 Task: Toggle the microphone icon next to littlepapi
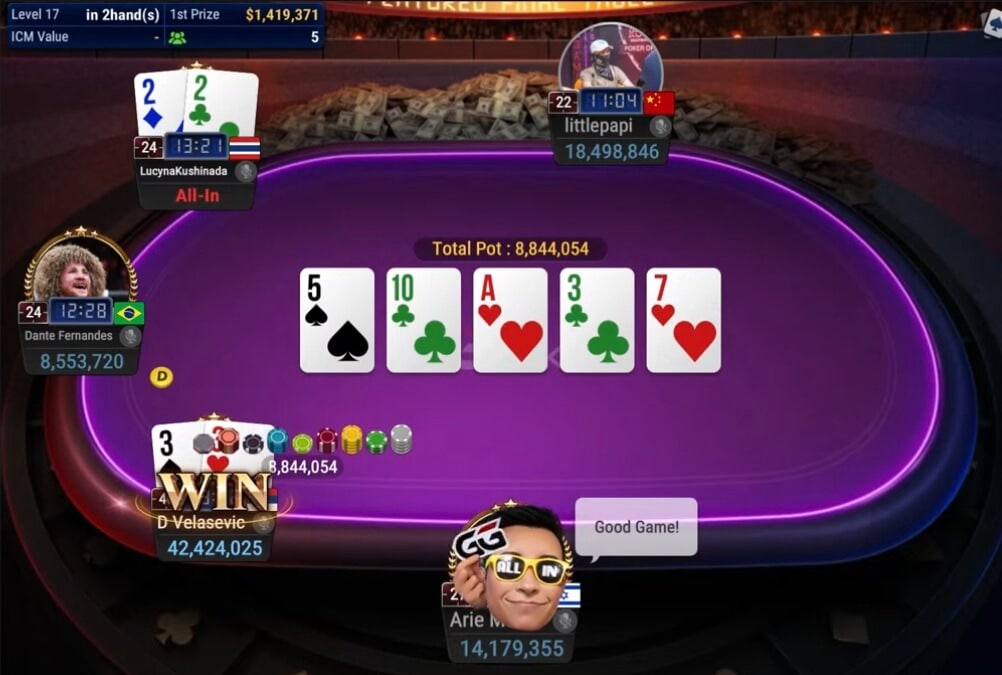pos(660,126)
